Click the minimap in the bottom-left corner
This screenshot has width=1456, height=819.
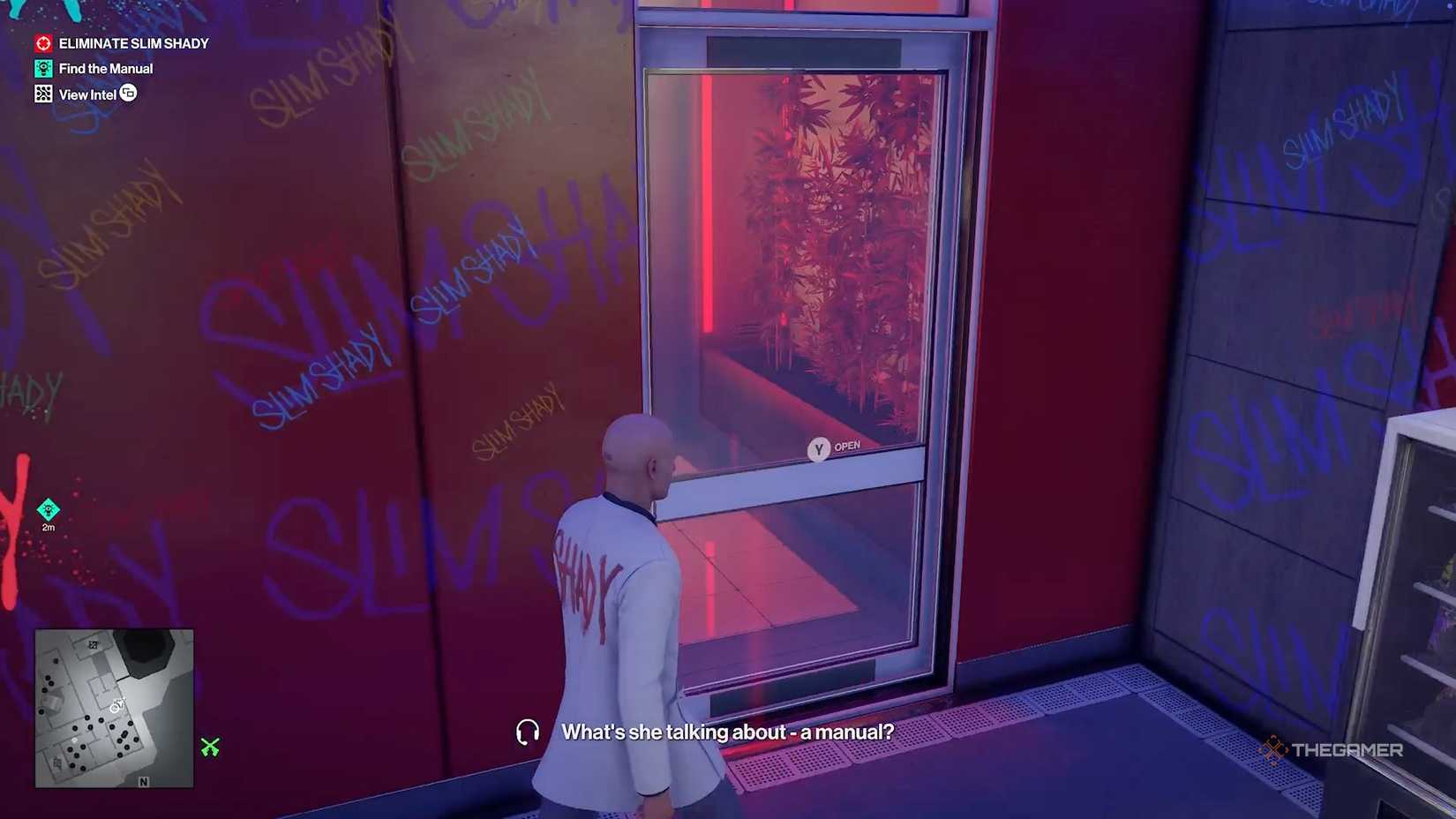point(113,708)
